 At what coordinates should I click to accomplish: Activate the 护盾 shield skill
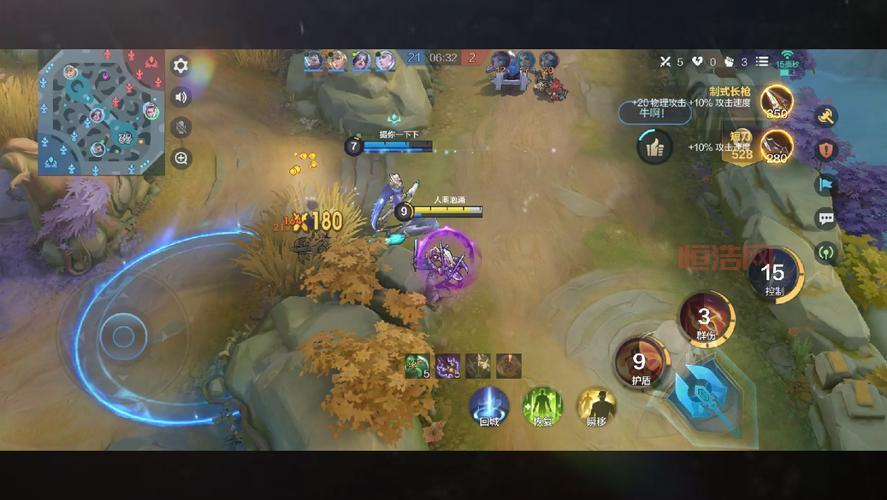coord(640,362)
